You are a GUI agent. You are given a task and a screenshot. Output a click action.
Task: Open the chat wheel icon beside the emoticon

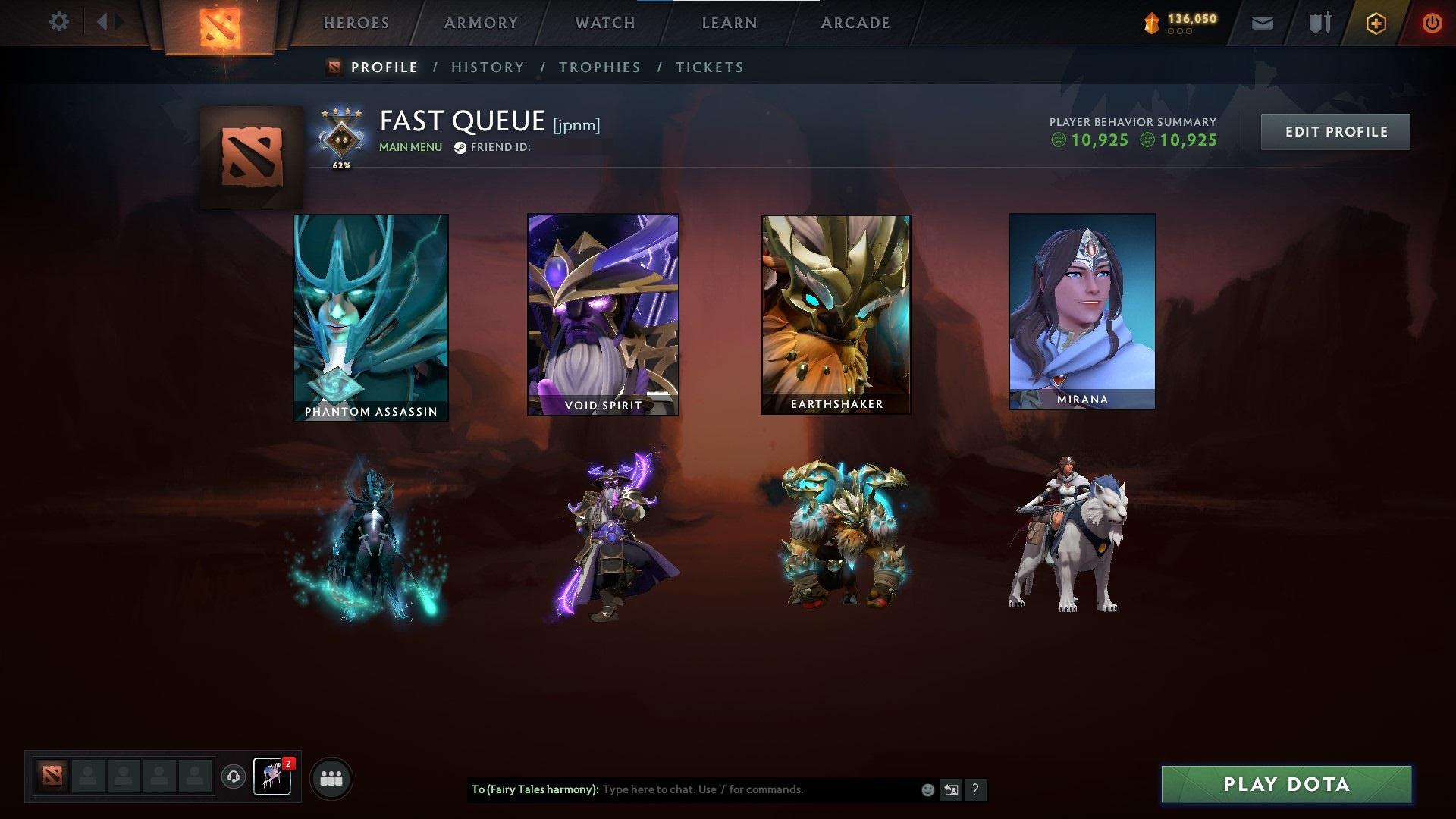click(x=951, y=789)
